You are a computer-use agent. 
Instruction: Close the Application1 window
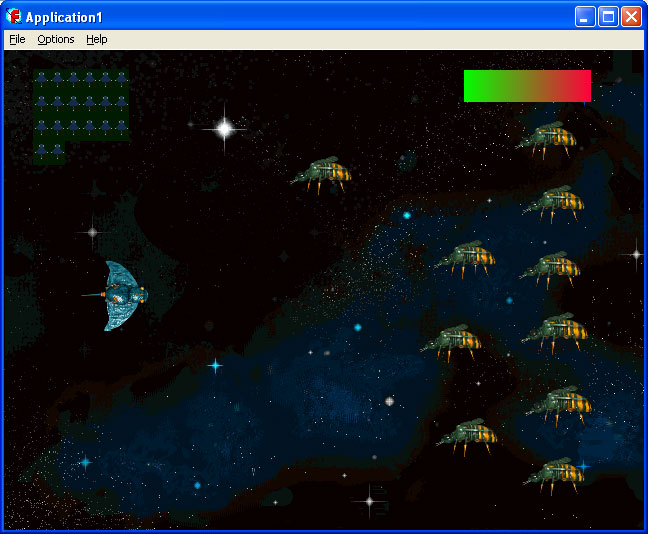coord(631,16)
